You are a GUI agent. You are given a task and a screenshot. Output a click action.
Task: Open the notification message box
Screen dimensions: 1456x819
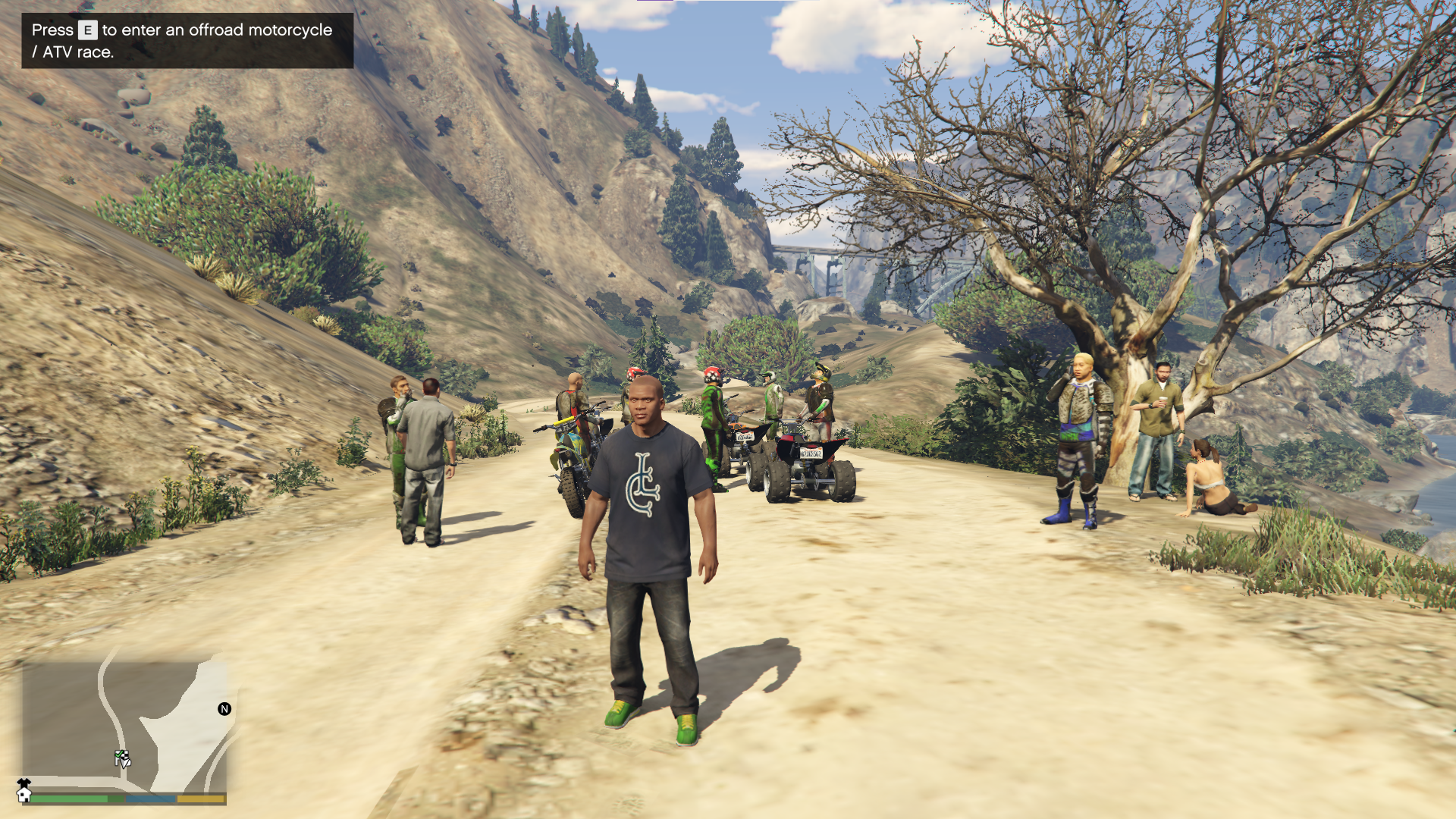coord(184,42)
